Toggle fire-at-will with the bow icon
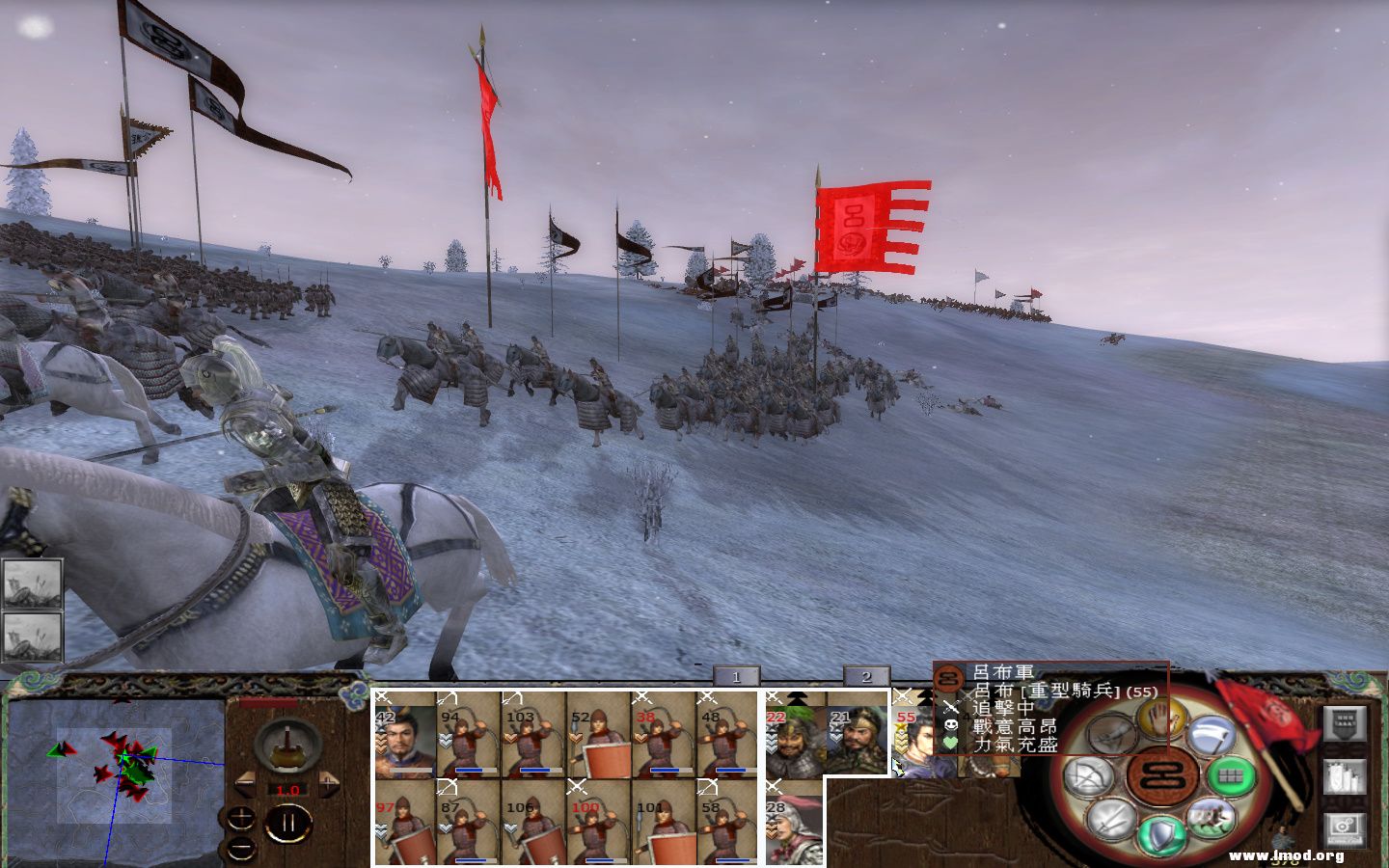 [x=1091, y=773]
